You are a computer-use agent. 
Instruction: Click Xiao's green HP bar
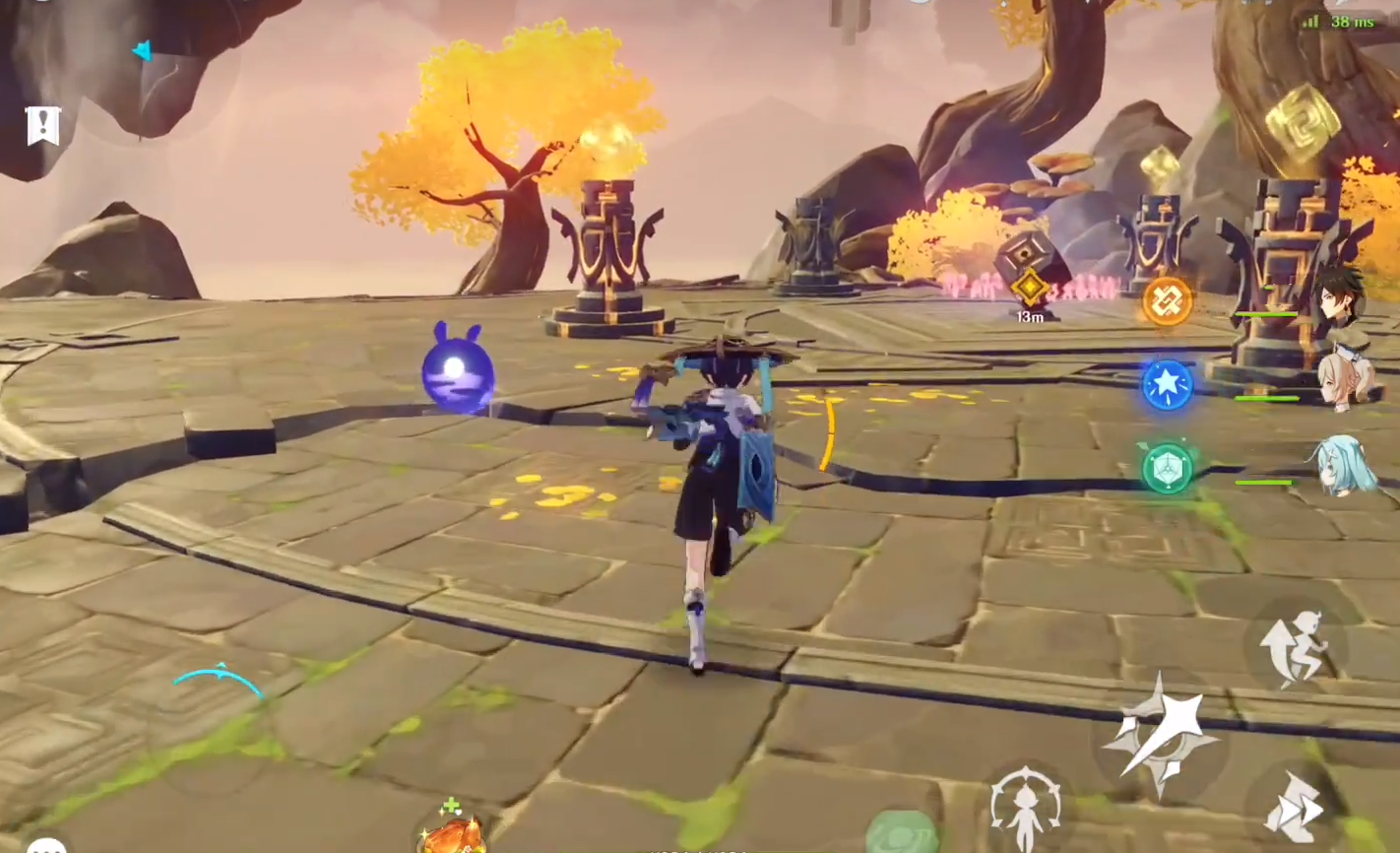1265,315
